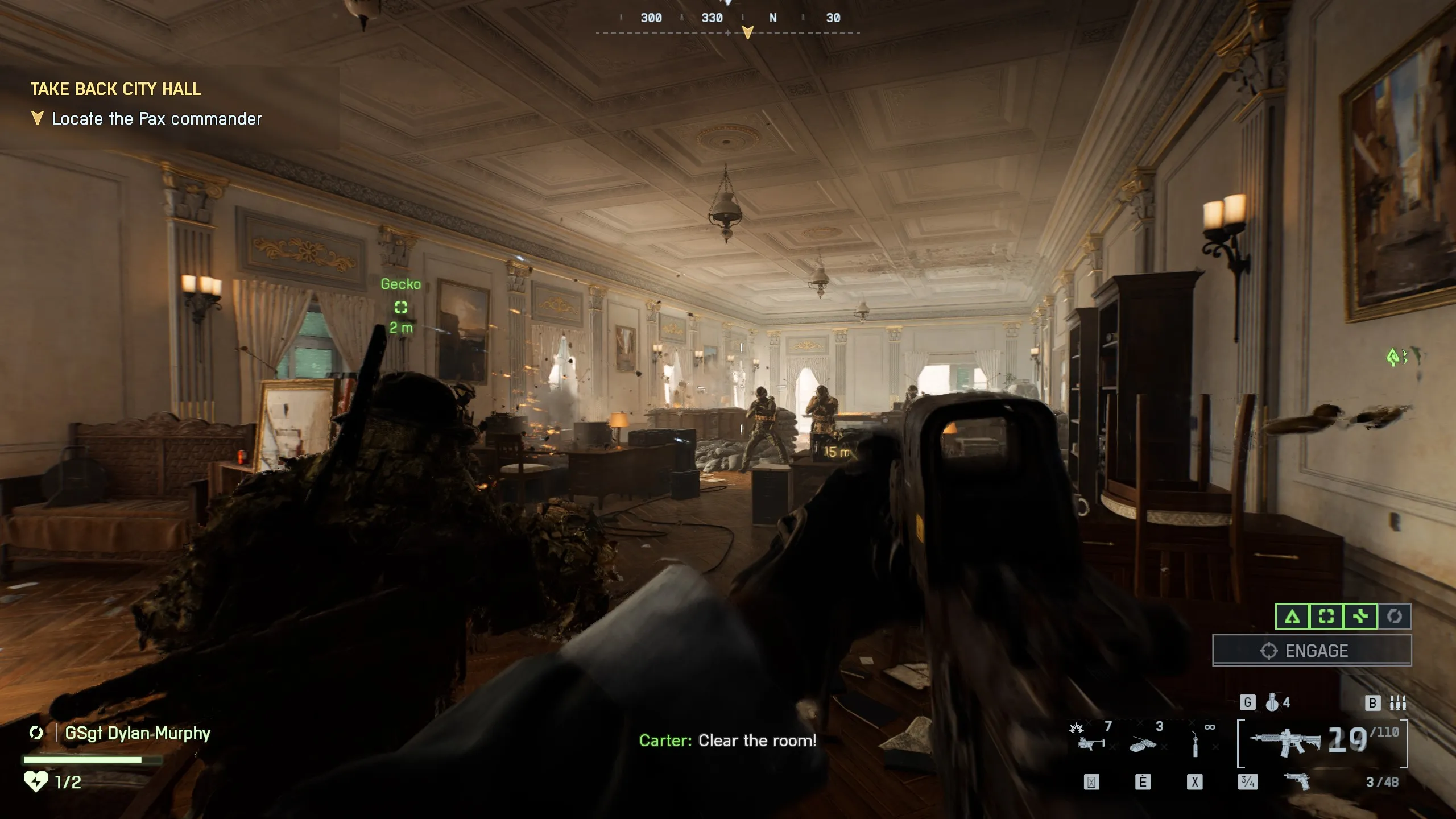The image size is (1456, 819).
Task: Toggle the target focus order icon
Action: 1326,617
